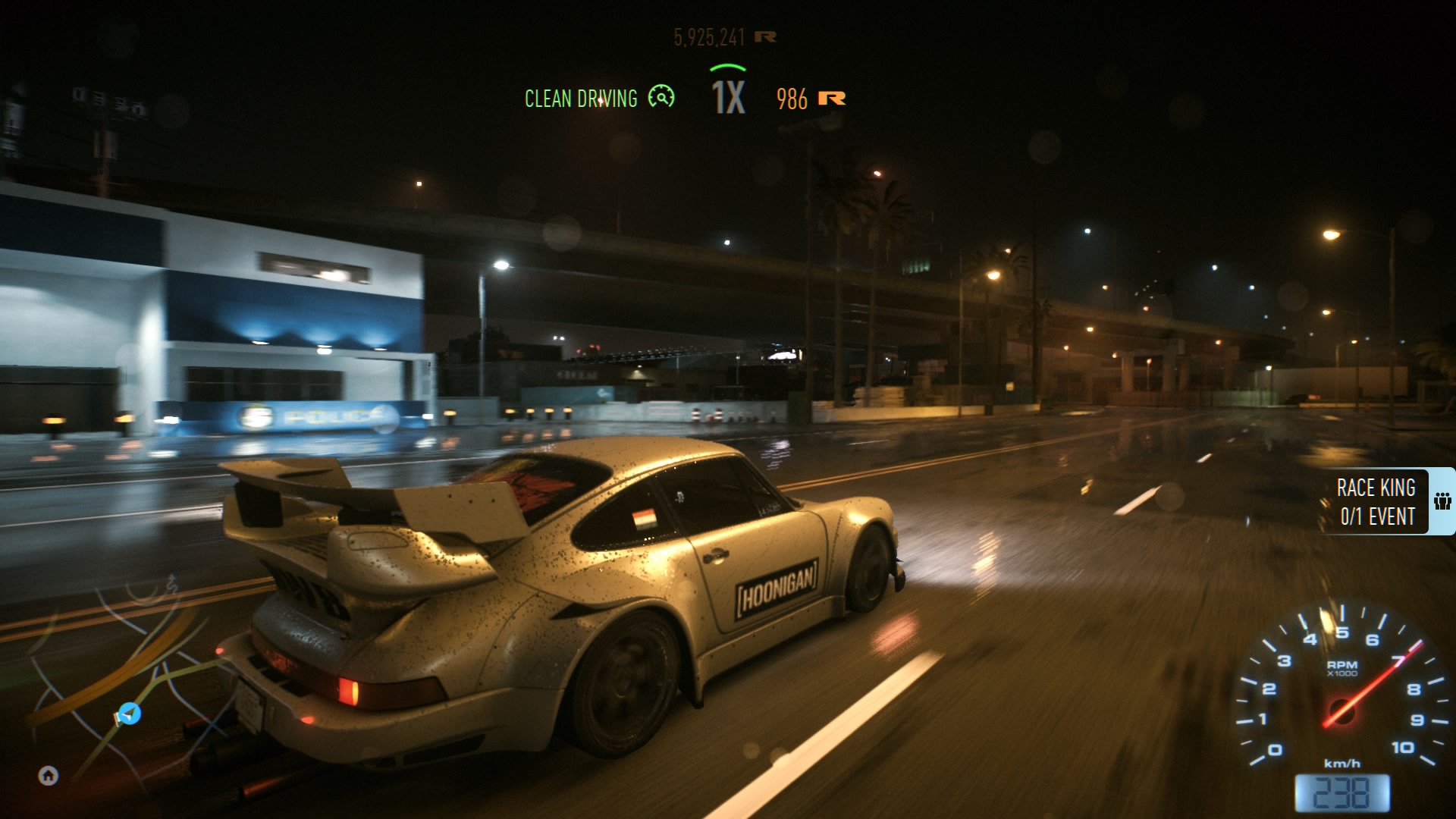Select the garage home marker on the minimap
1456x819 pixels.
[49, 775]
